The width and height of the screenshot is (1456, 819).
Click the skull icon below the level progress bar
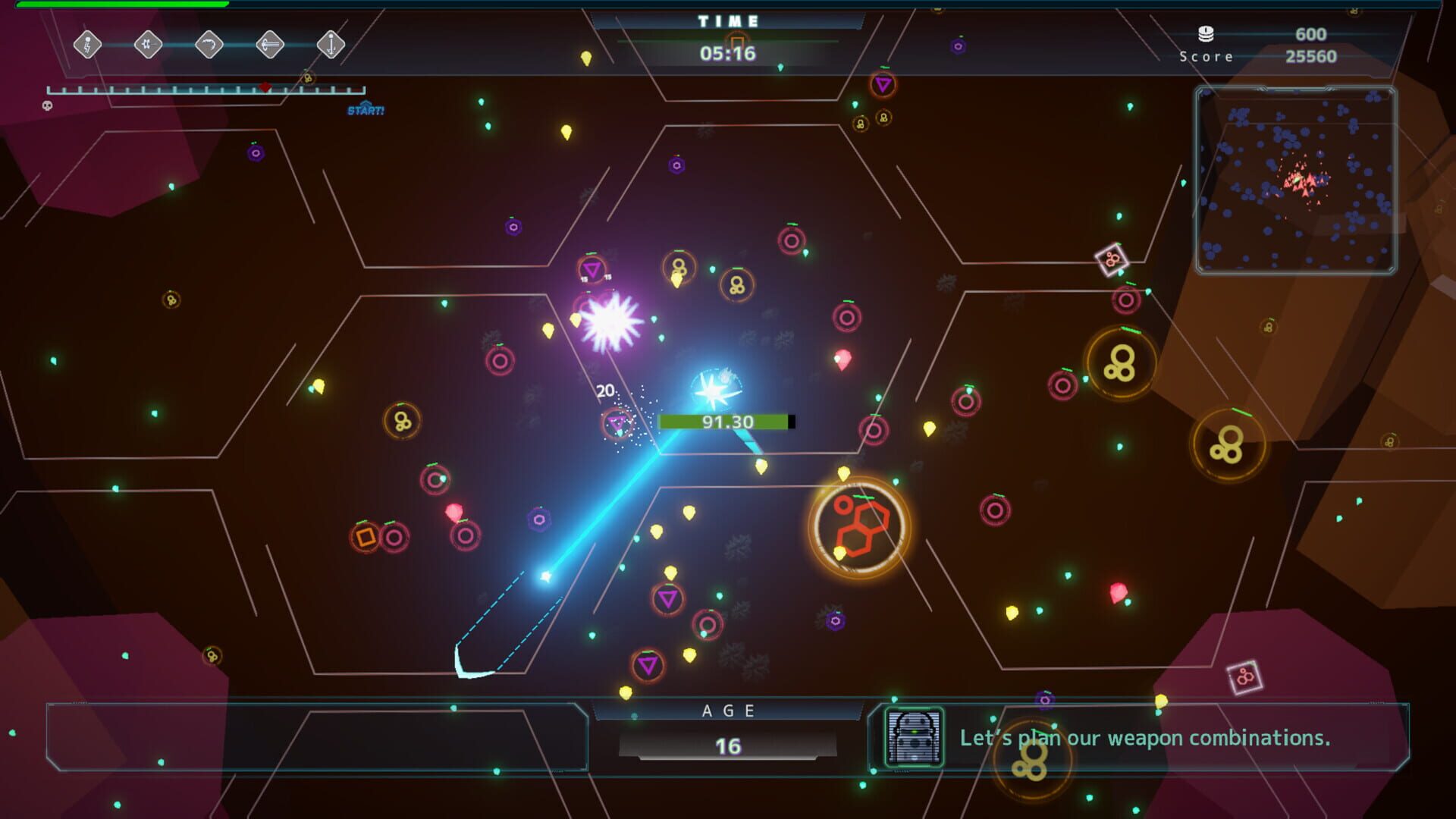[x=47, y=106]
